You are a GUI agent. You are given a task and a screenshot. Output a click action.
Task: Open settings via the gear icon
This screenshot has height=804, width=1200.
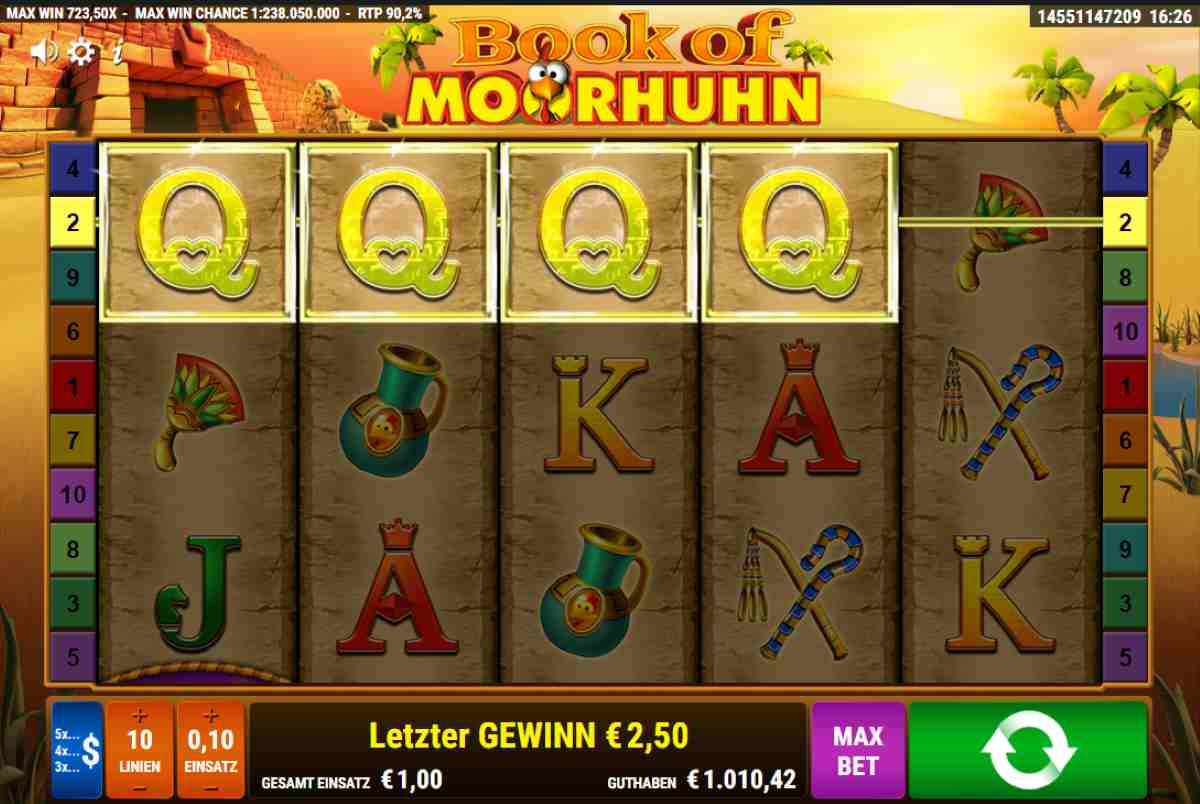pos(81,52)
